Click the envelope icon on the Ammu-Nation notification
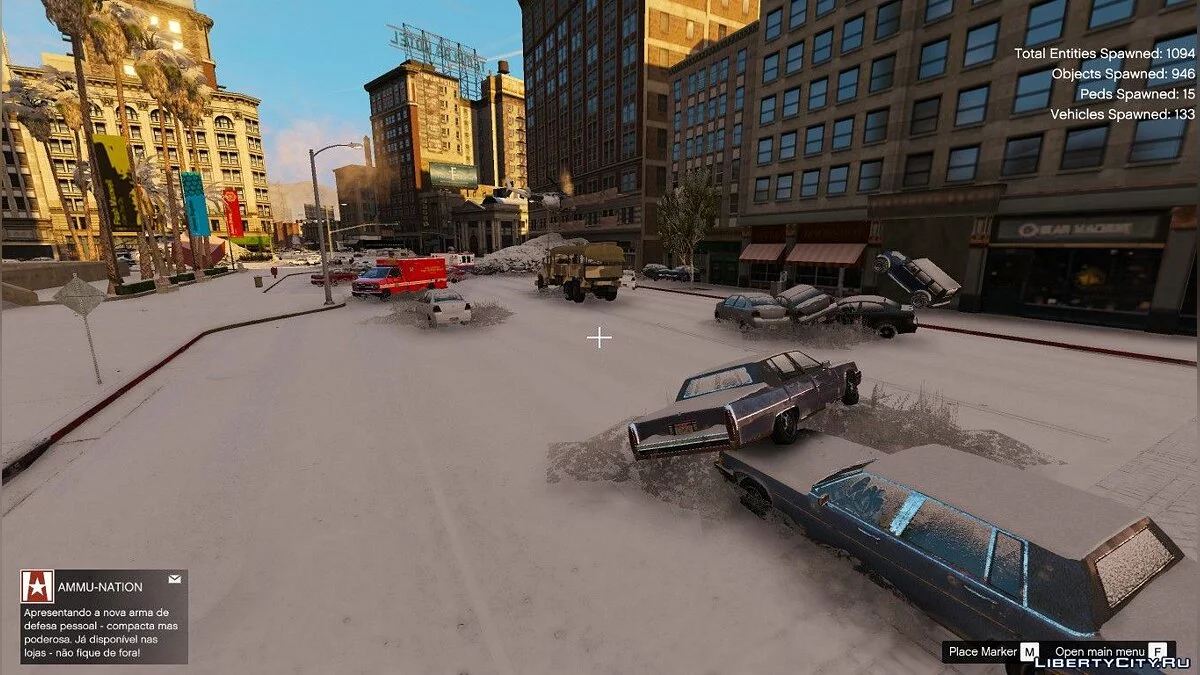The image size is (1200, 675). tap(175, 579)
